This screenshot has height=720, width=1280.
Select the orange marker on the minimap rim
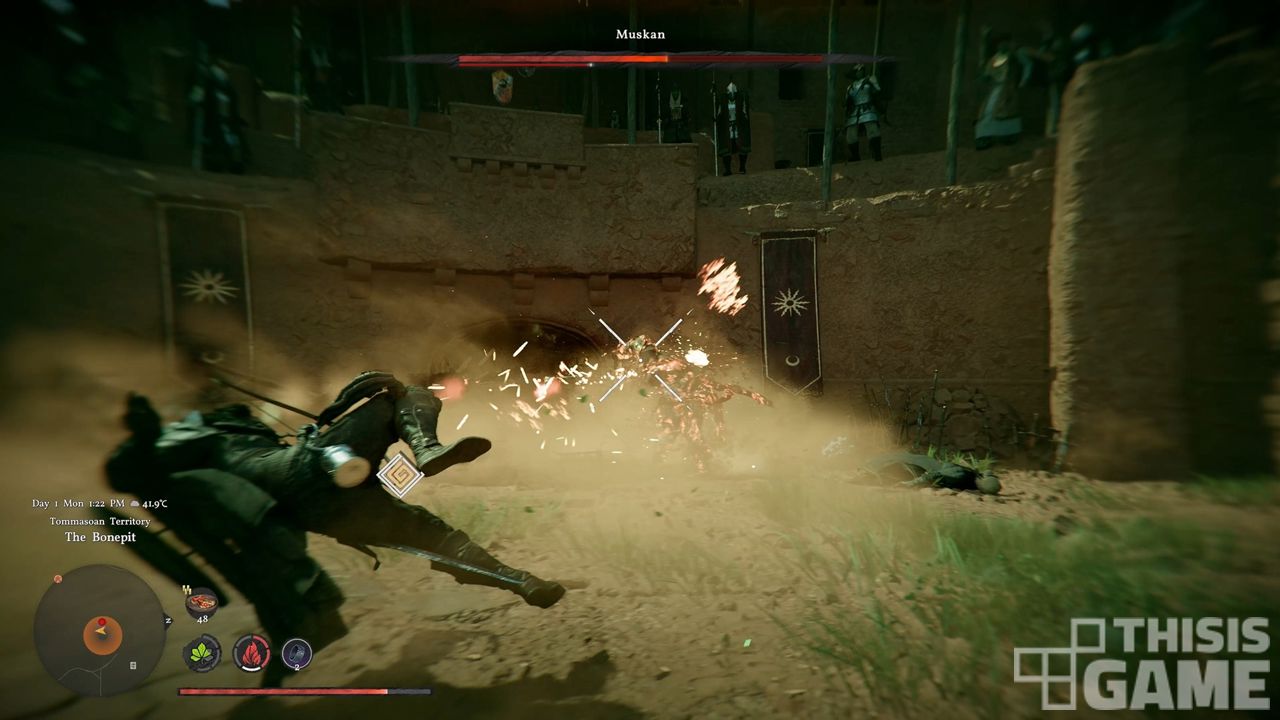58,578
